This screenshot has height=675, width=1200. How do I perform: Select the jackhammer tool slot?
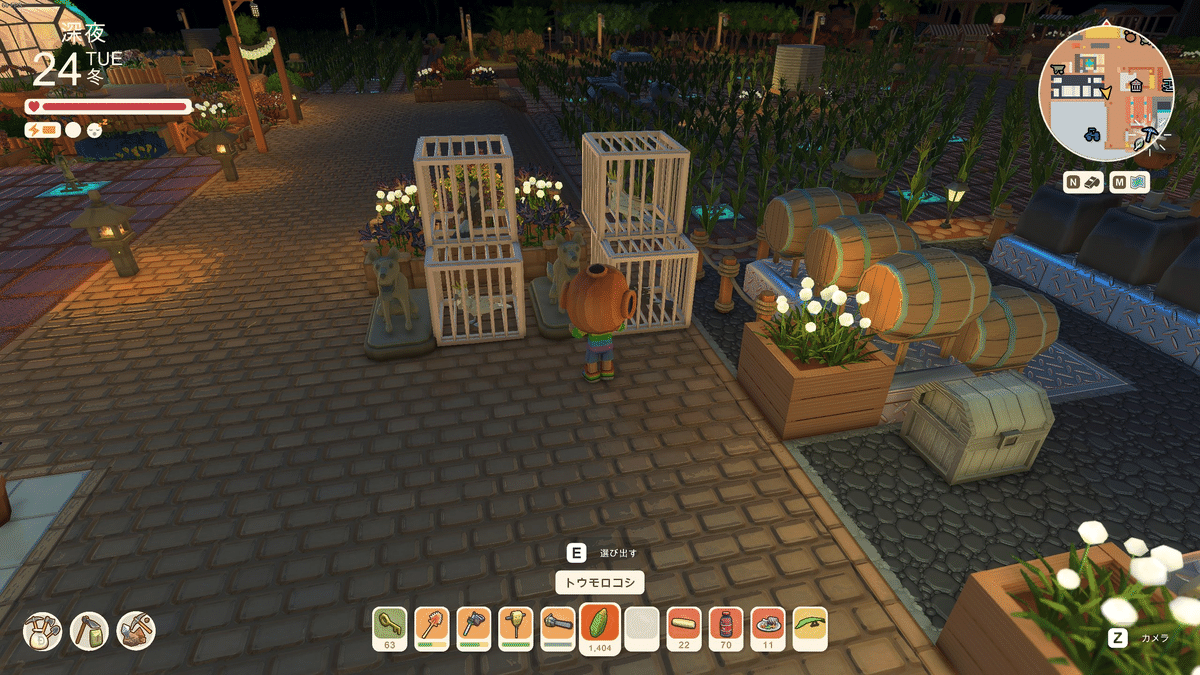pyautogui.click(x=516, y=627)
